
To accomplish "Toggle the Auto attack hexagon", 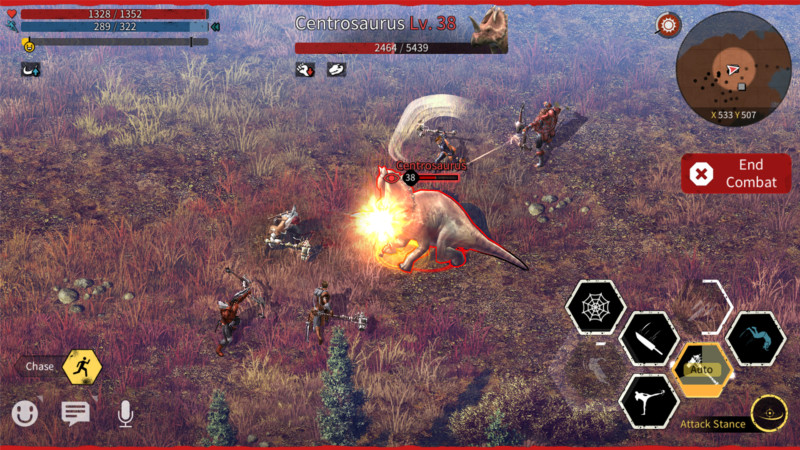I will tap(703, 369).
